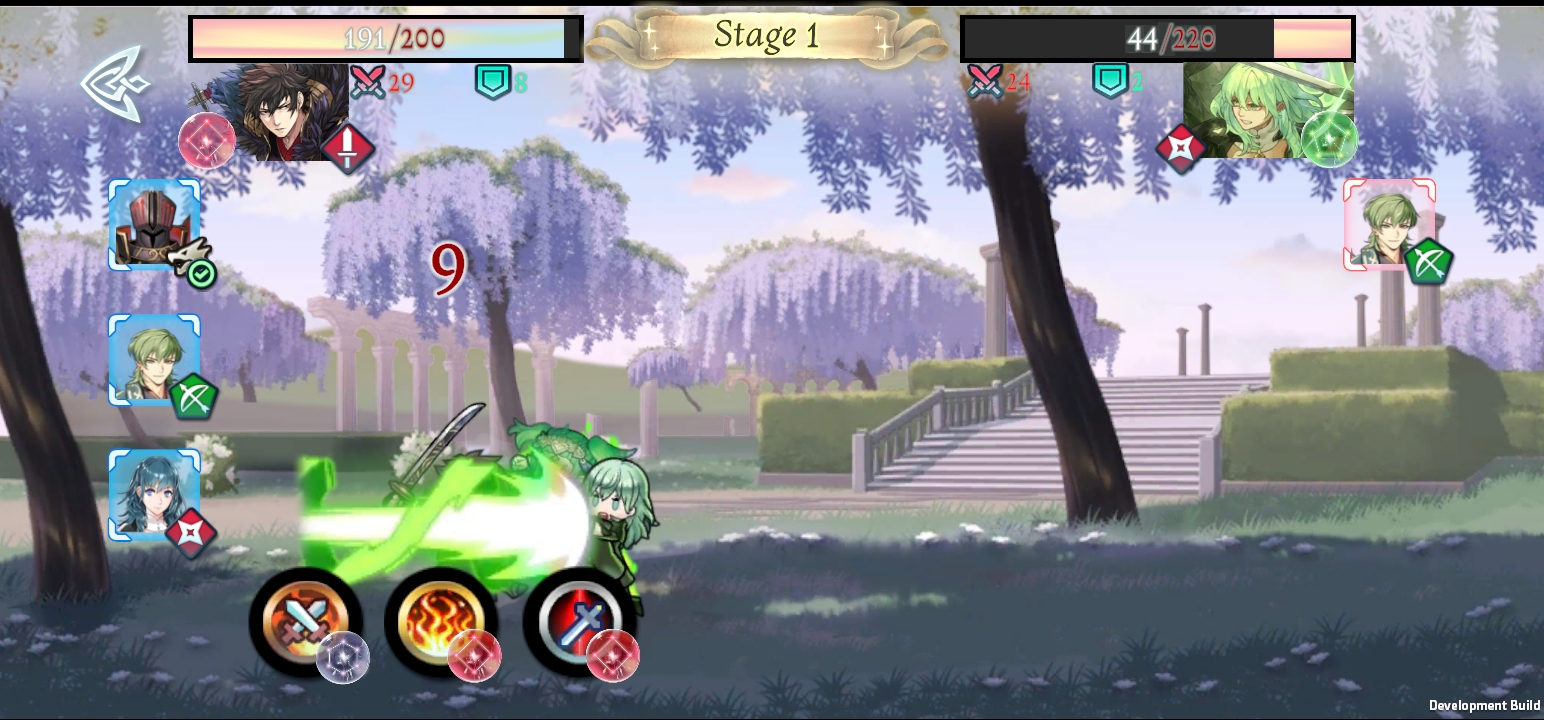Image resolution: width=1544 pixels, height=720 pixels.
Task: Cast the flame skill
Action: point(442,618)
